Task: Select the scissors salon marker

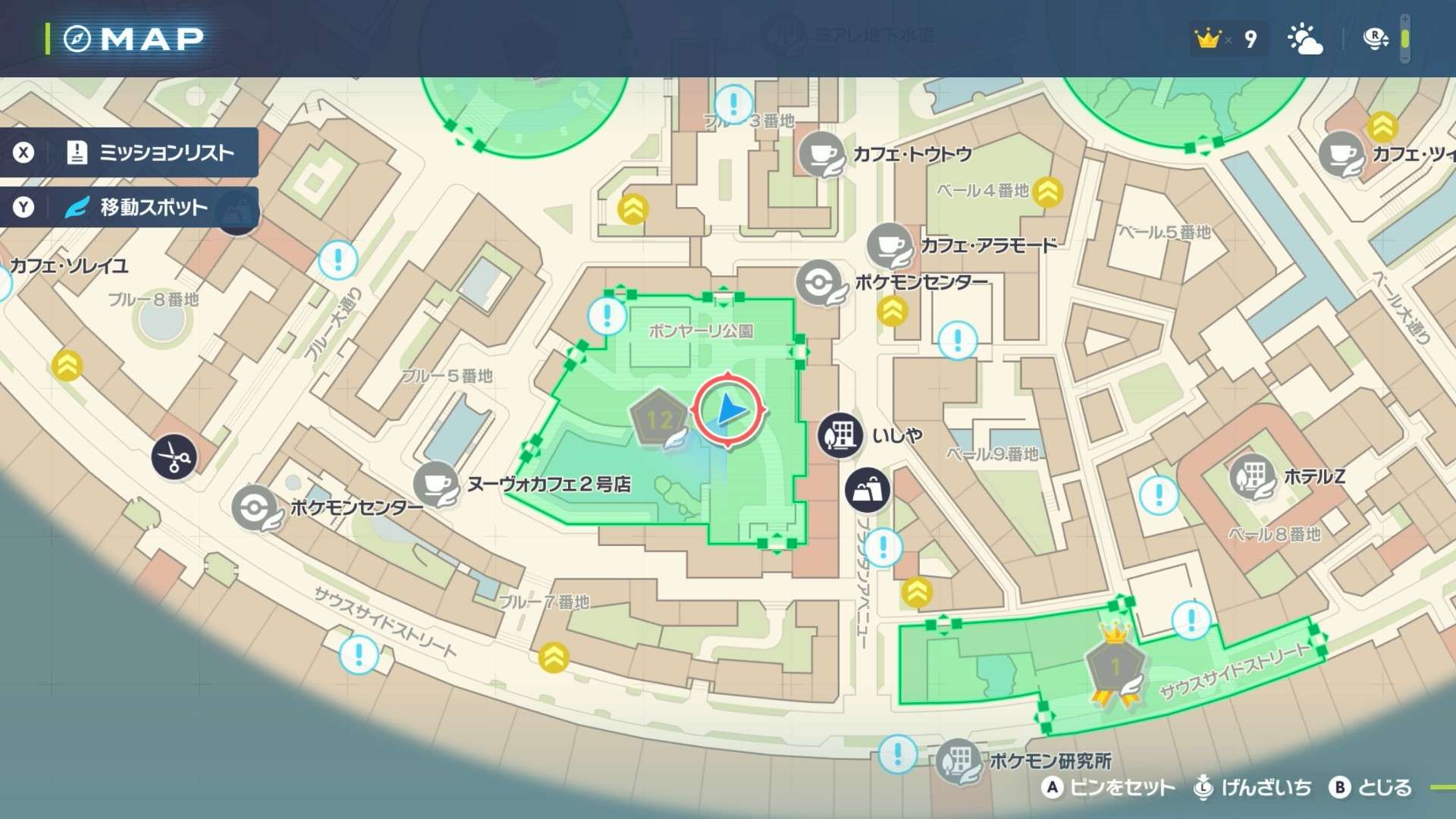Action: (x=174, y=457)
